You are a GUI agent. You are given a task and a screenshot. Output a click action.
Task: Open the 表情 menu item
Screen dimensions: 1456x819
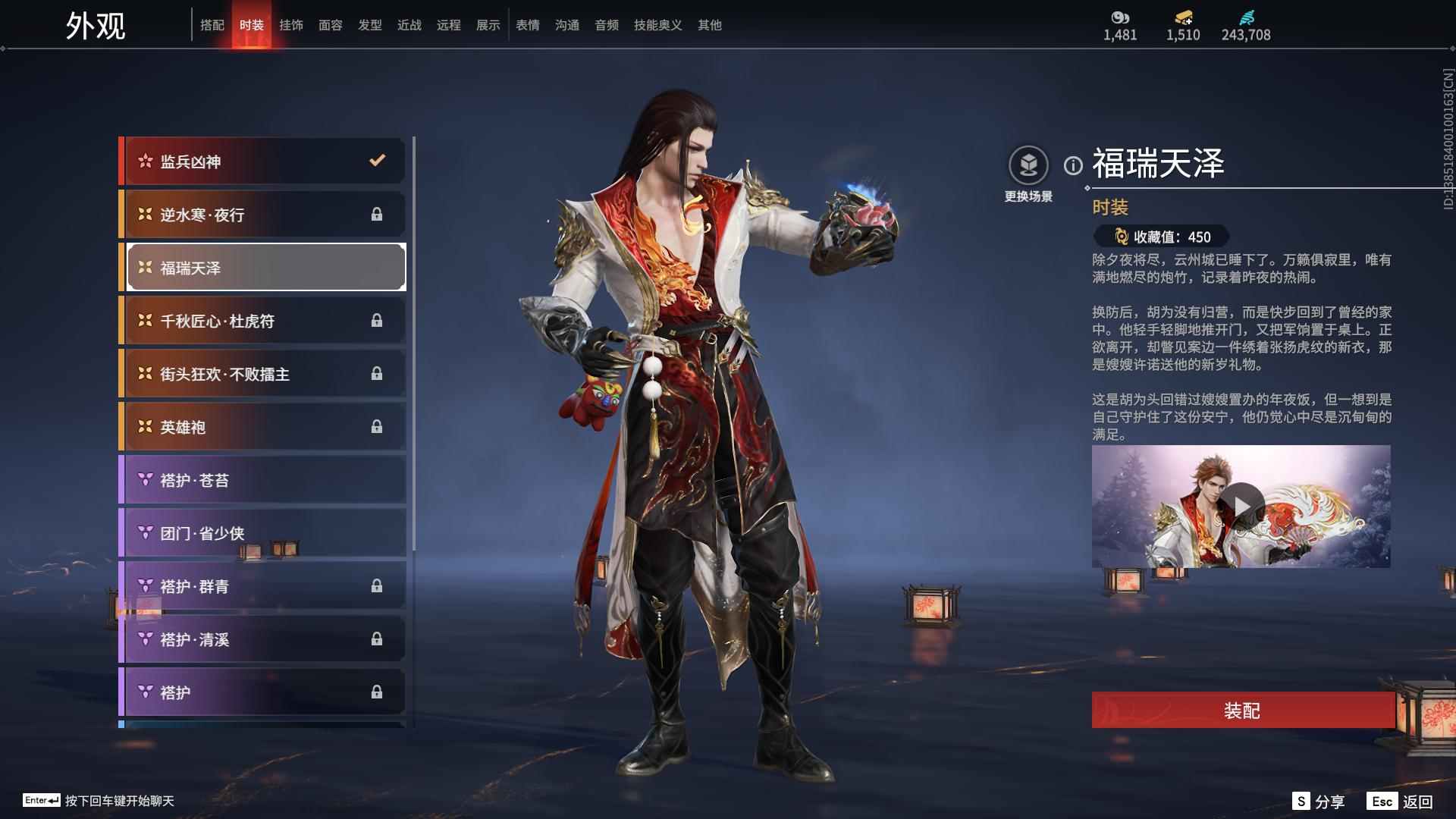click(527, 24)
